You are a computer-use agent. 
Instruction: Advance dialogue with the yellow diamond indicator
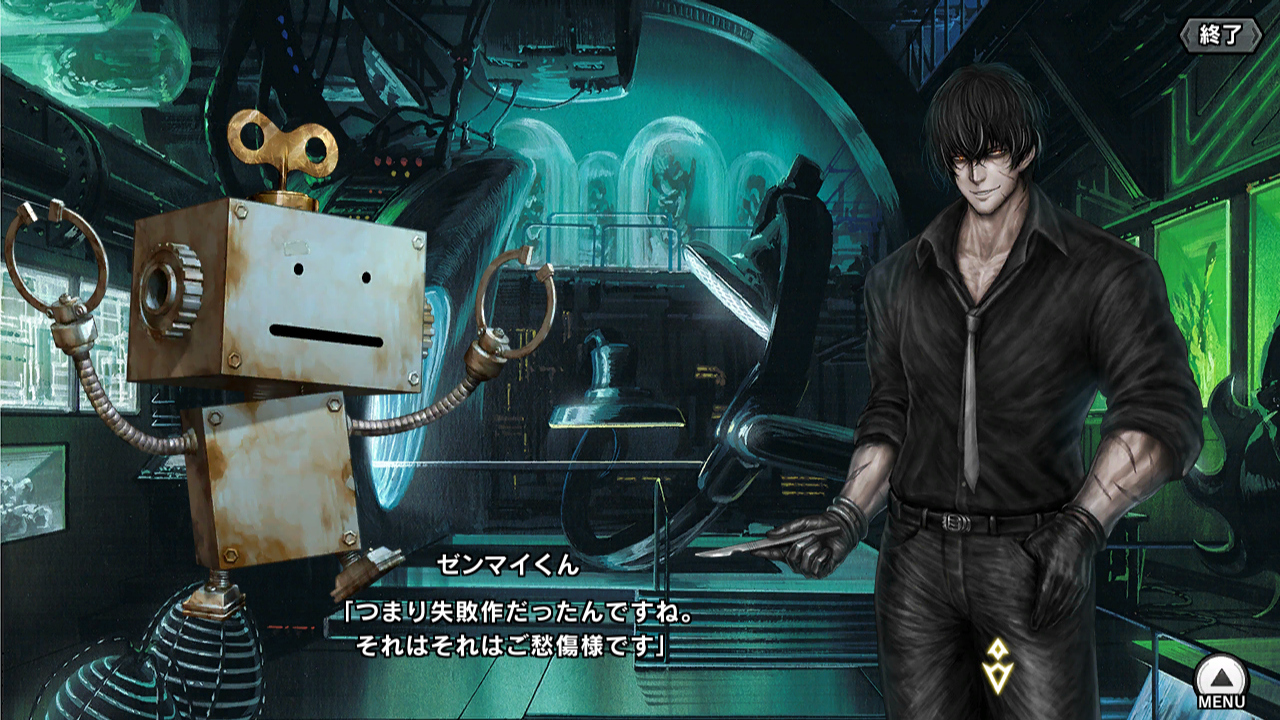996,666
